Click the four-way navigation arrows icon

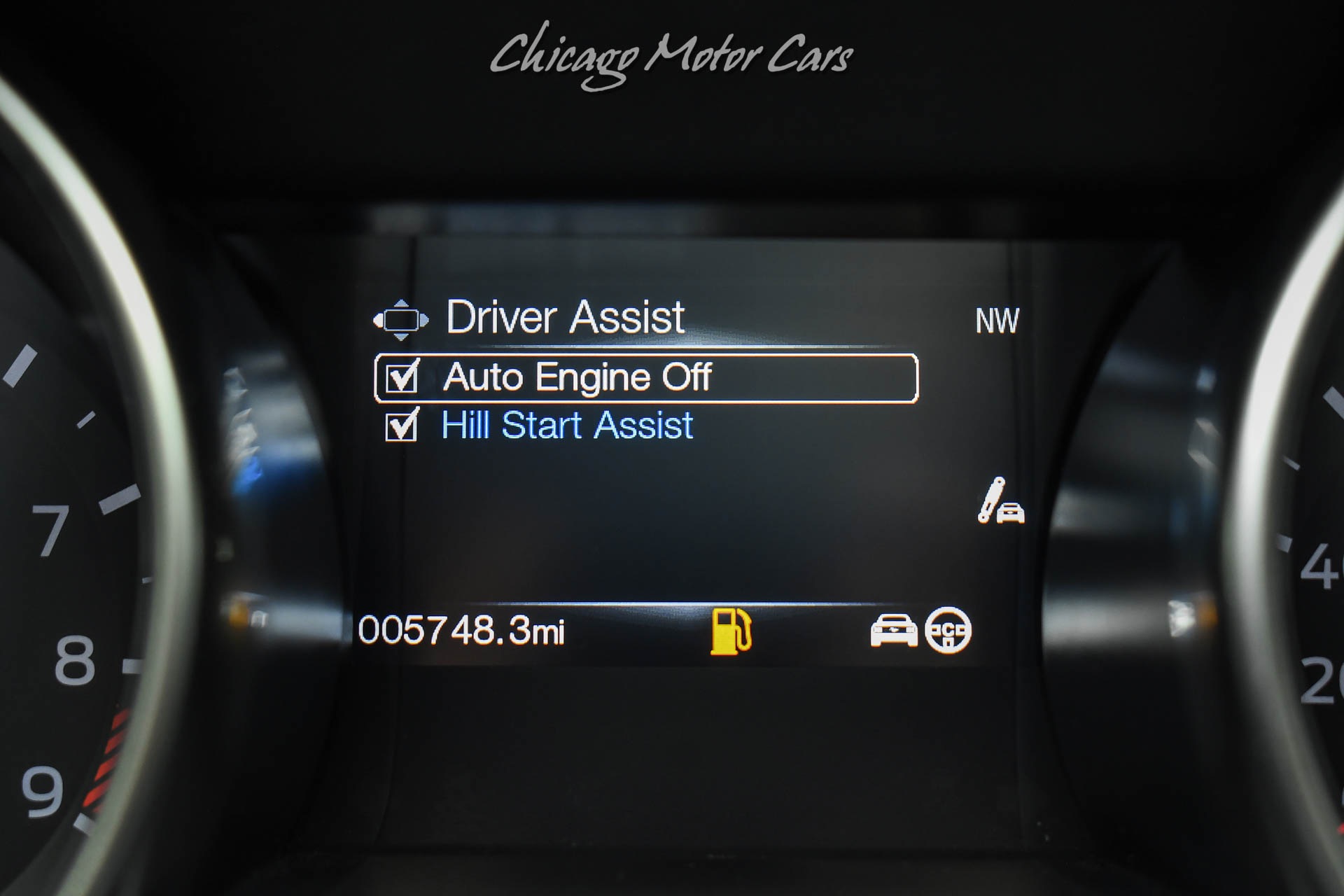tap(400, 320)
